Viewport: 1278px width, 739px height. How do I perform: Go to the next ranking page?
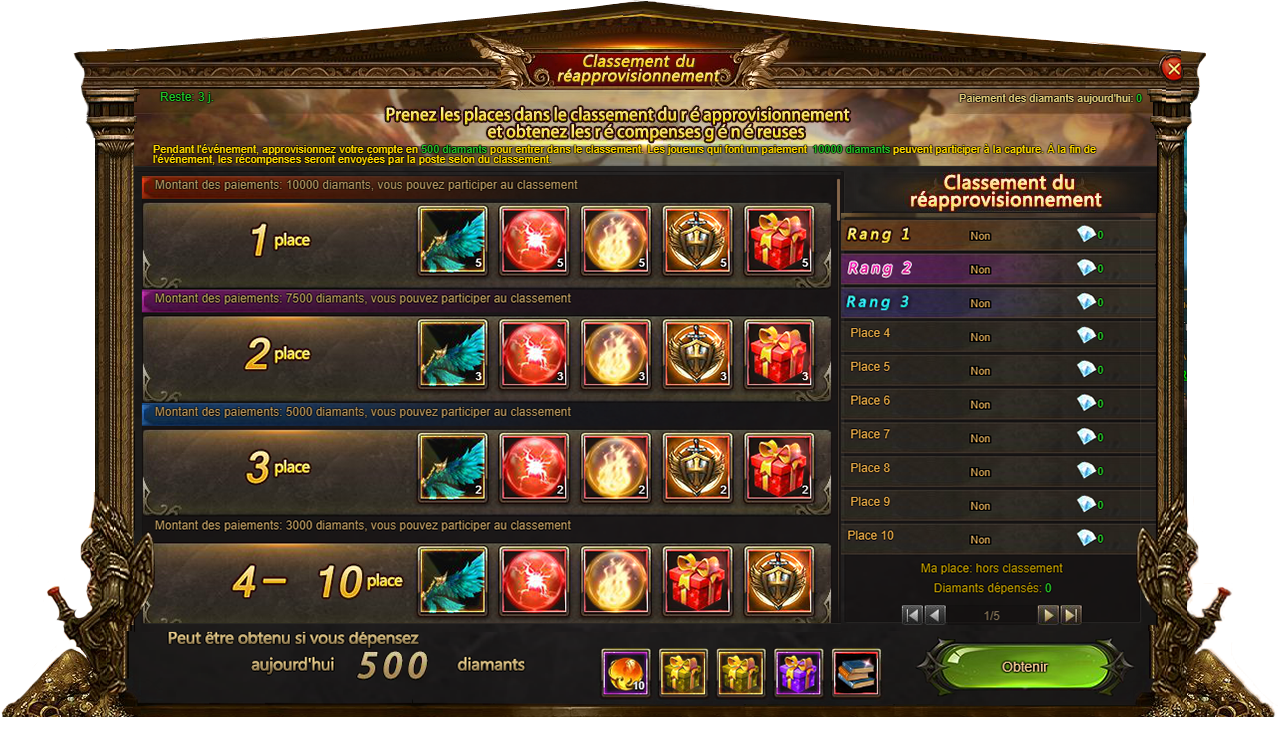[x=1049, y=615]
